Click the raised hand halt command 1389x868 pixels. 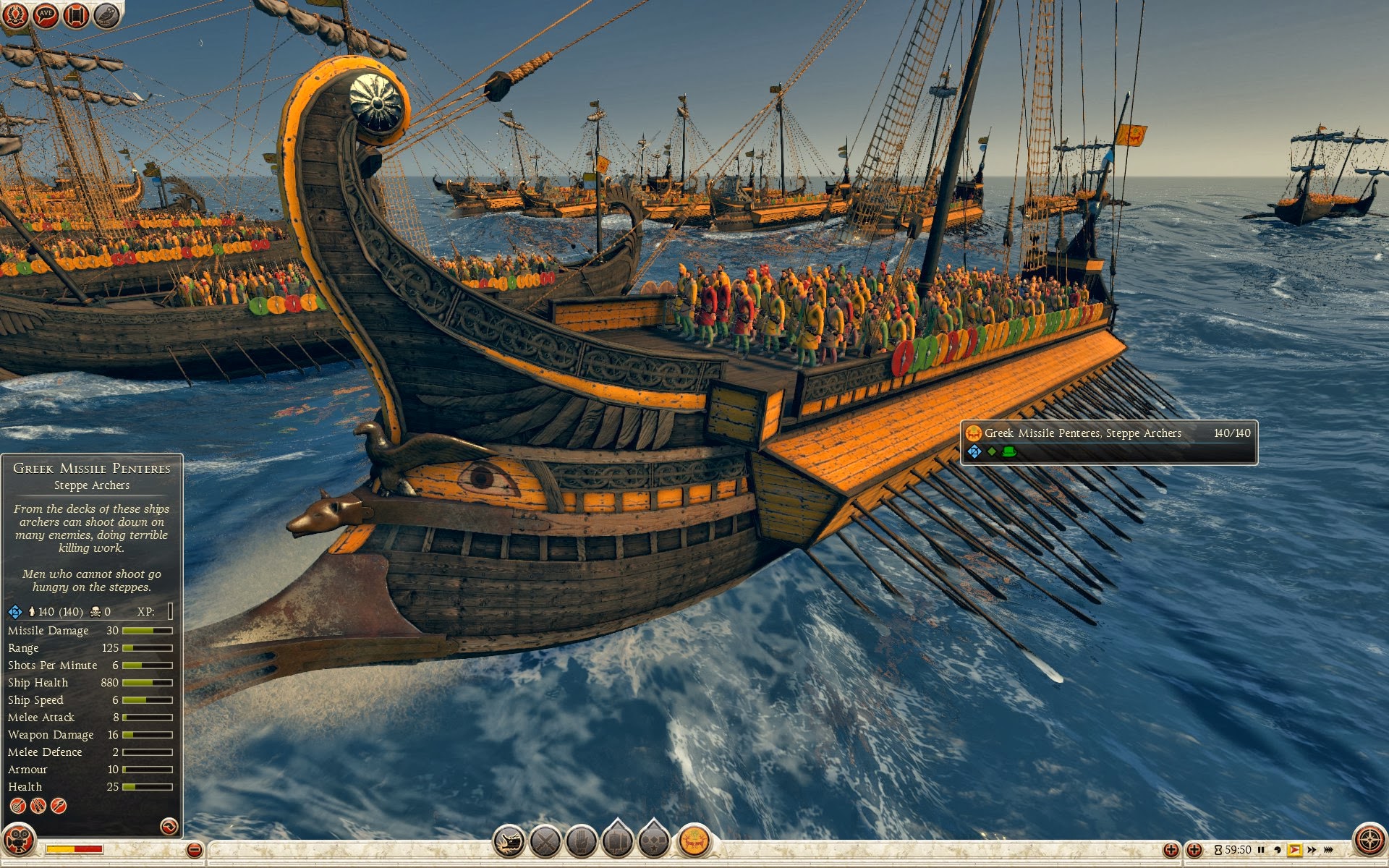[582, 841]
